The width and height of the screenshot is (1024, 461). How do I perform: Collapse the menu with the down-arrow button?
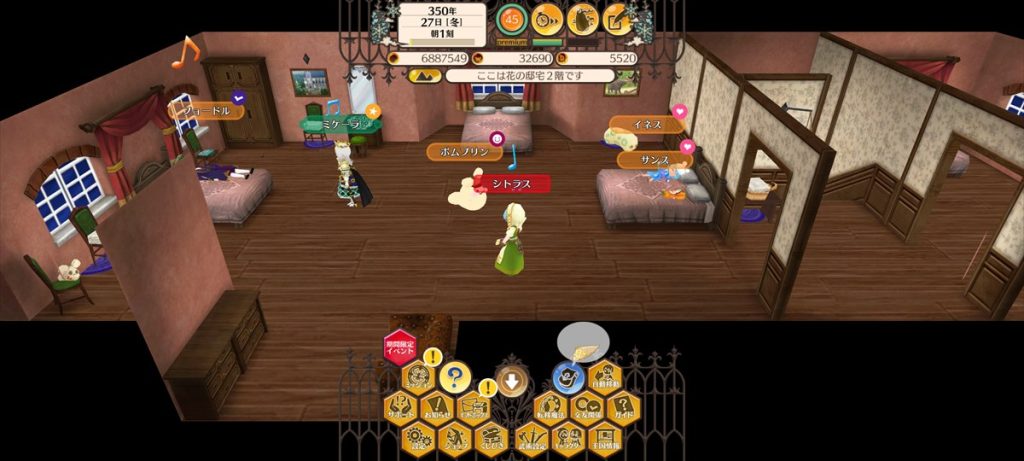point(511,379)
